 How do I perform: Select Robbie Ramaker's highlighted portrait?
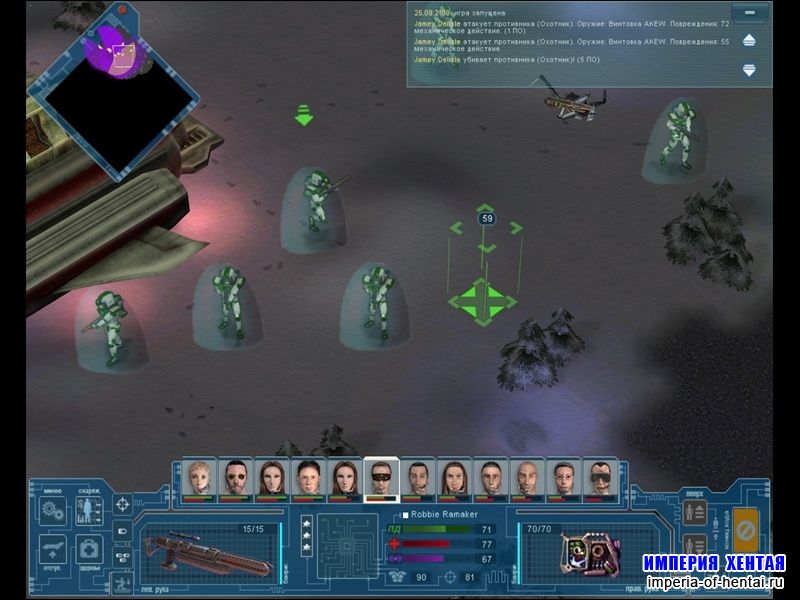click(x=380, y=478)
